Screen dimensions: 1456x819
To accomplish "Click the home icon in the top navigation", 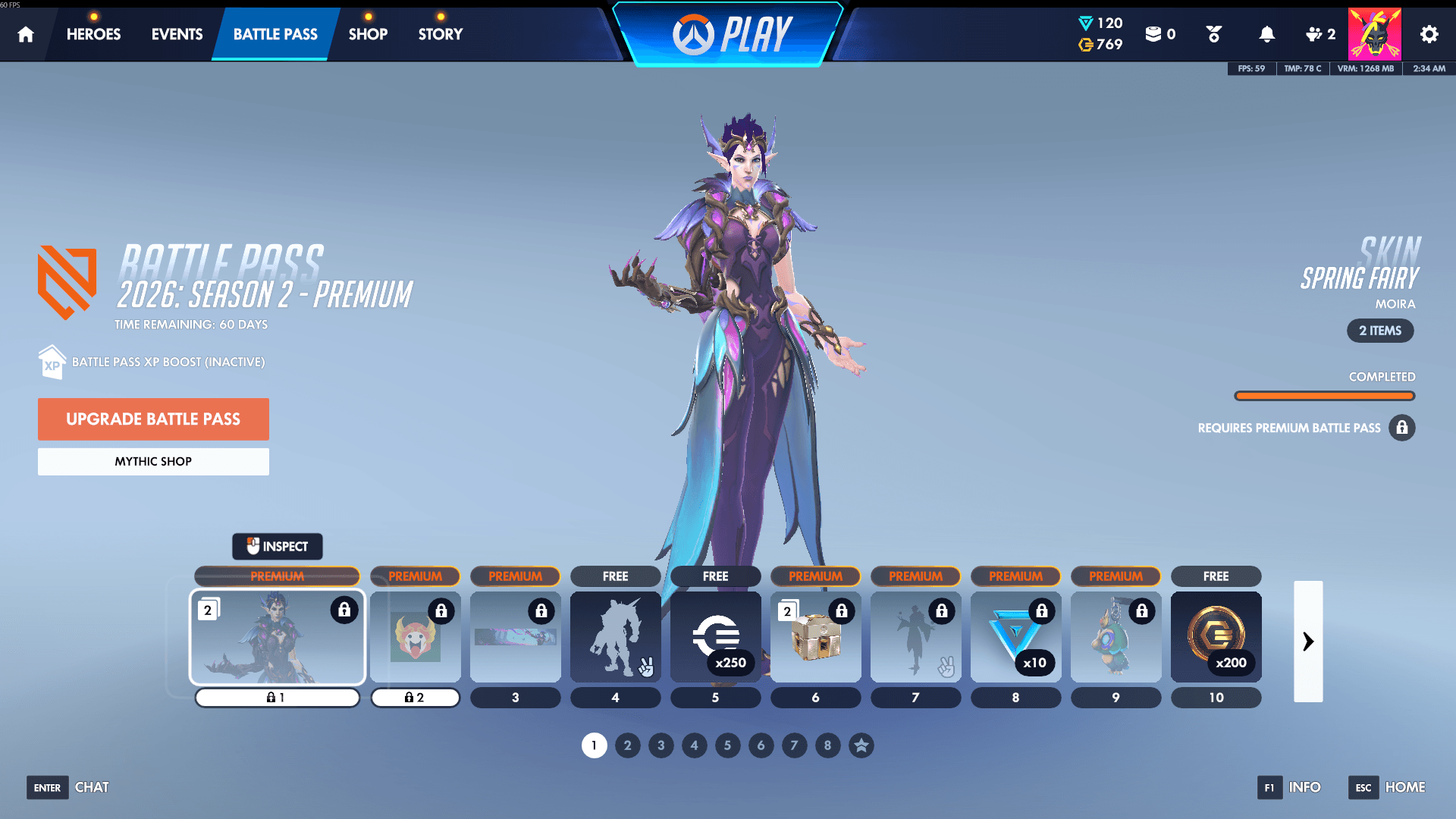I will coord(26,33).
